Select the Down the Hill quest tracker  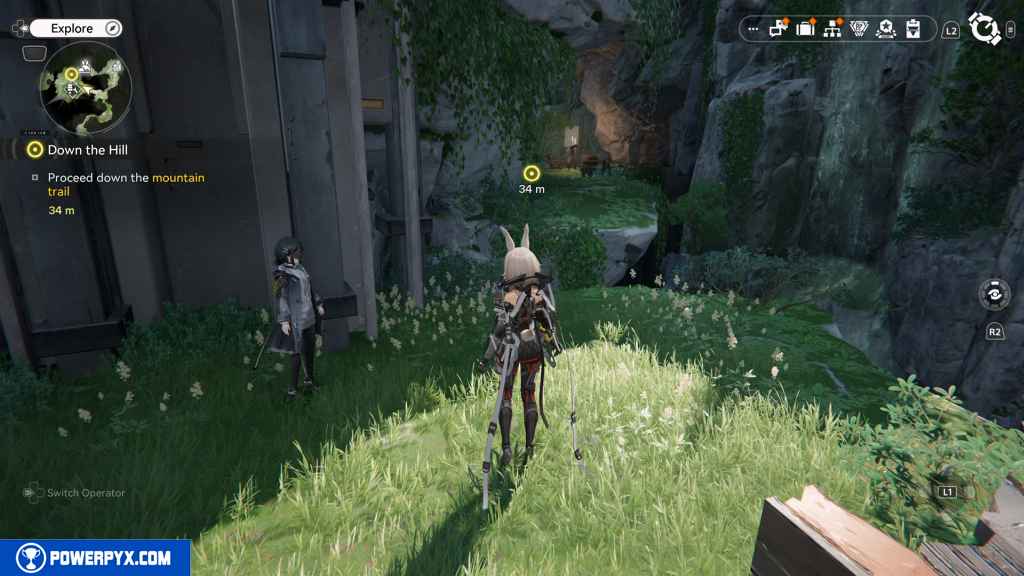(88, 150)
